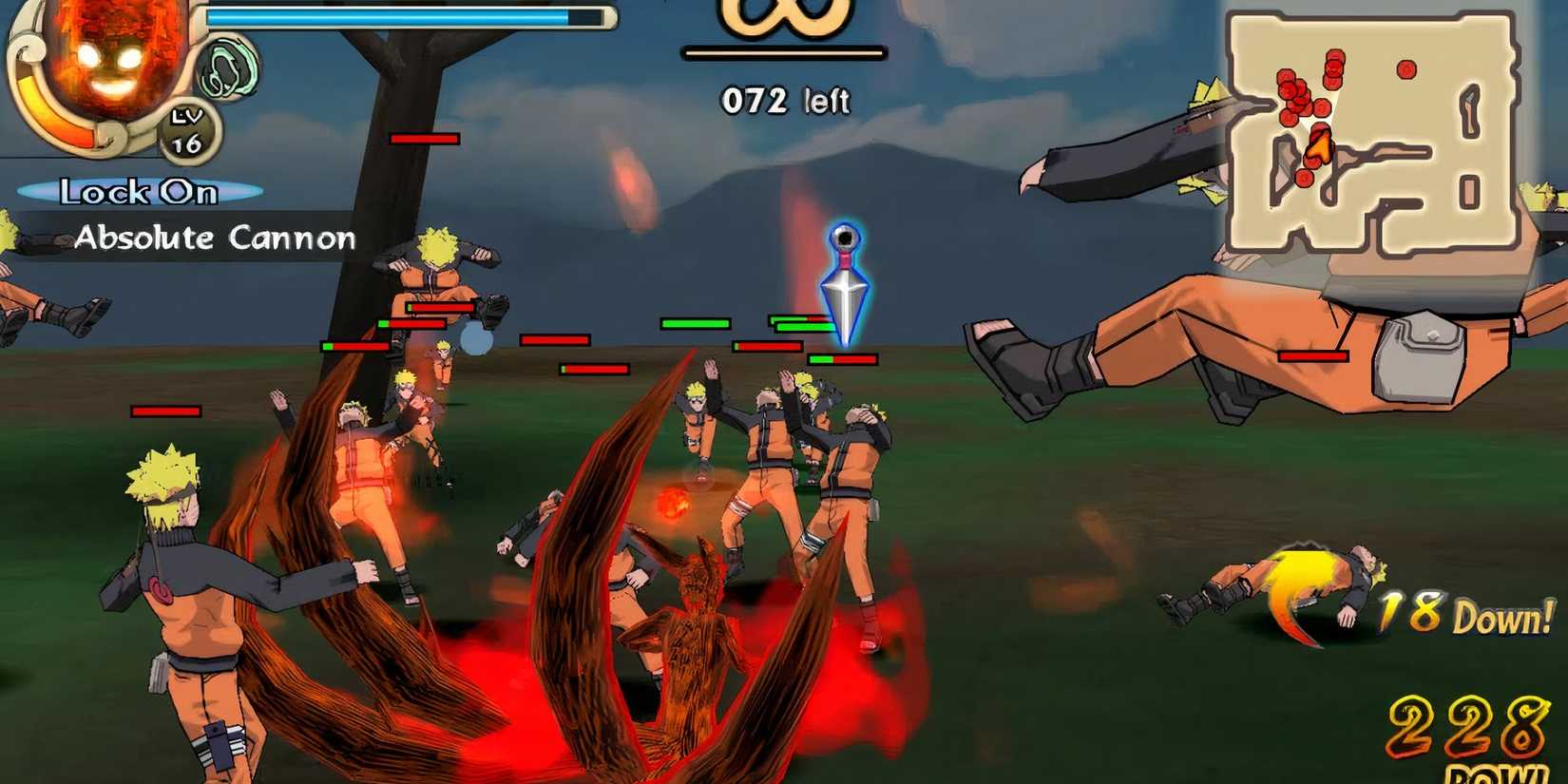Click the blue health bar at top left

pyautogui.click(x=399, y=15)
